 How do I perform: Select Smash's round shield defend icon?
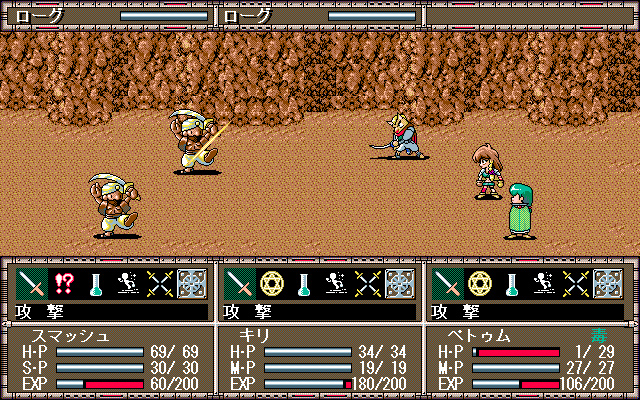click(191, 284)
